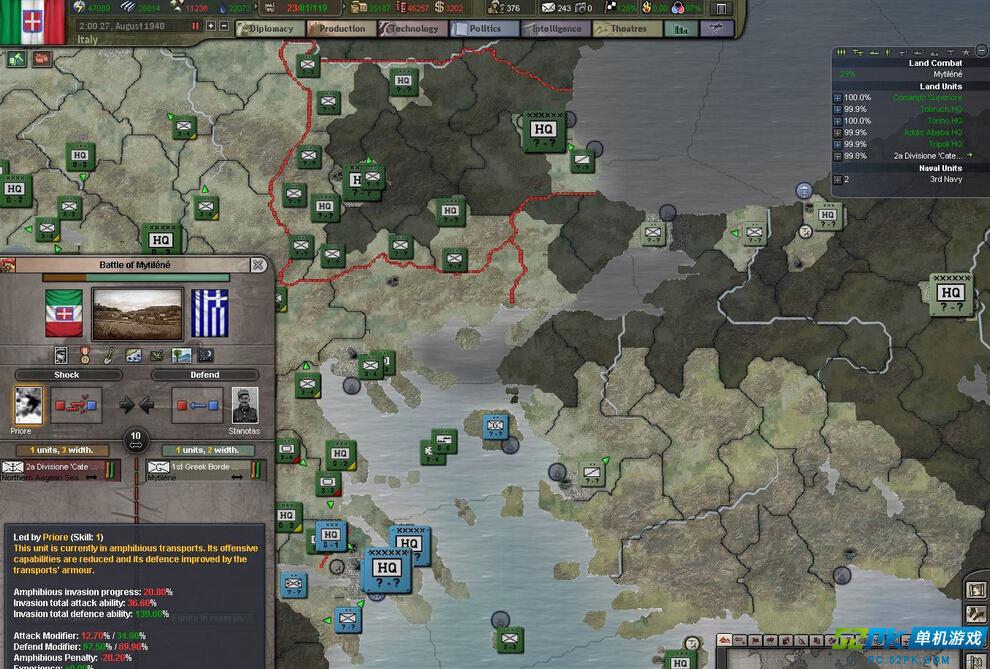990x669 pixels.
Task: Open the Diplomacy screen
Action: pos(270,29)
